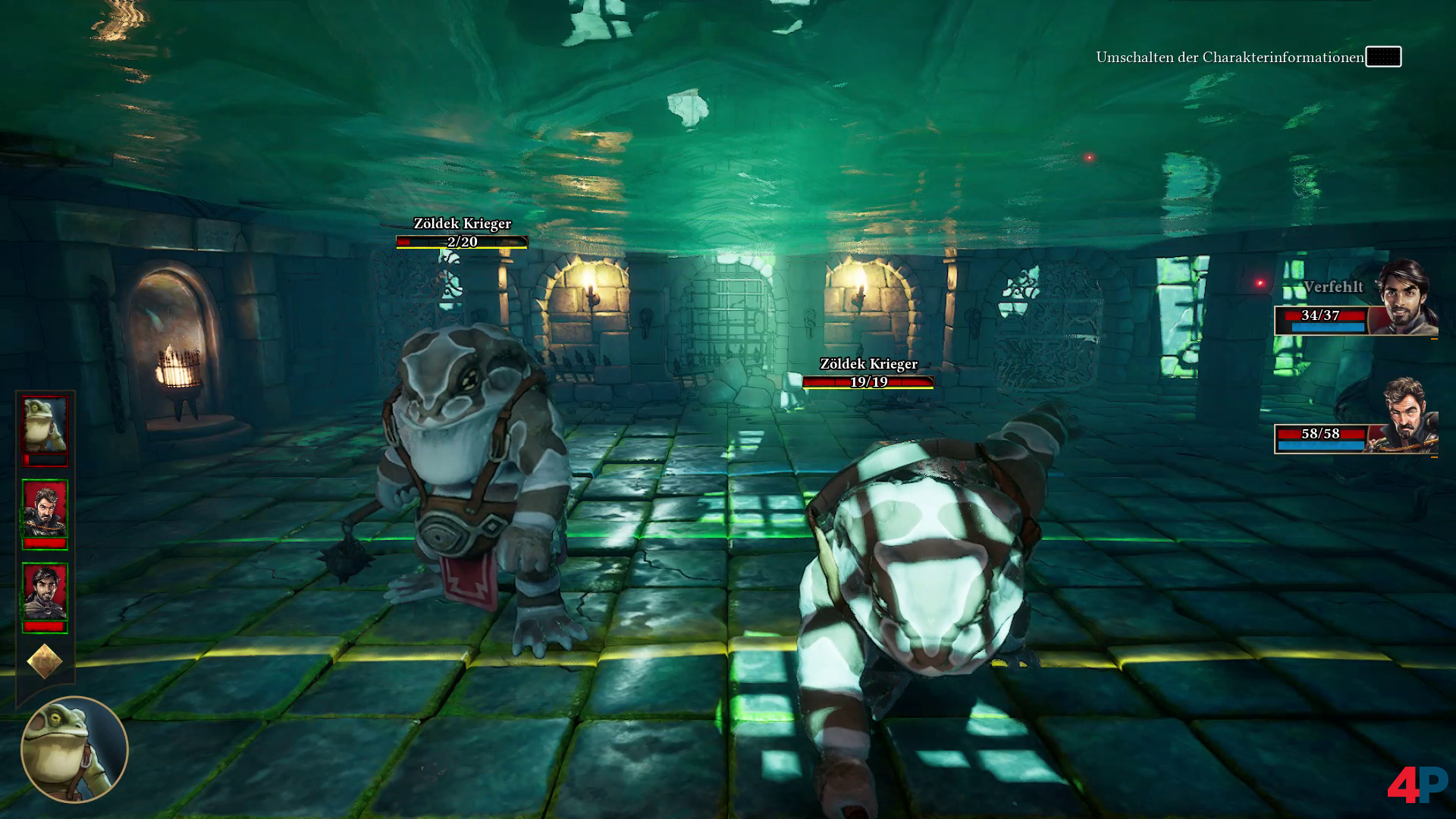Image resolution: width=1456 pixels, height=819 pixels.
Task: Select the mustached hero in the turn order
Action: click(x=45, y=510)
